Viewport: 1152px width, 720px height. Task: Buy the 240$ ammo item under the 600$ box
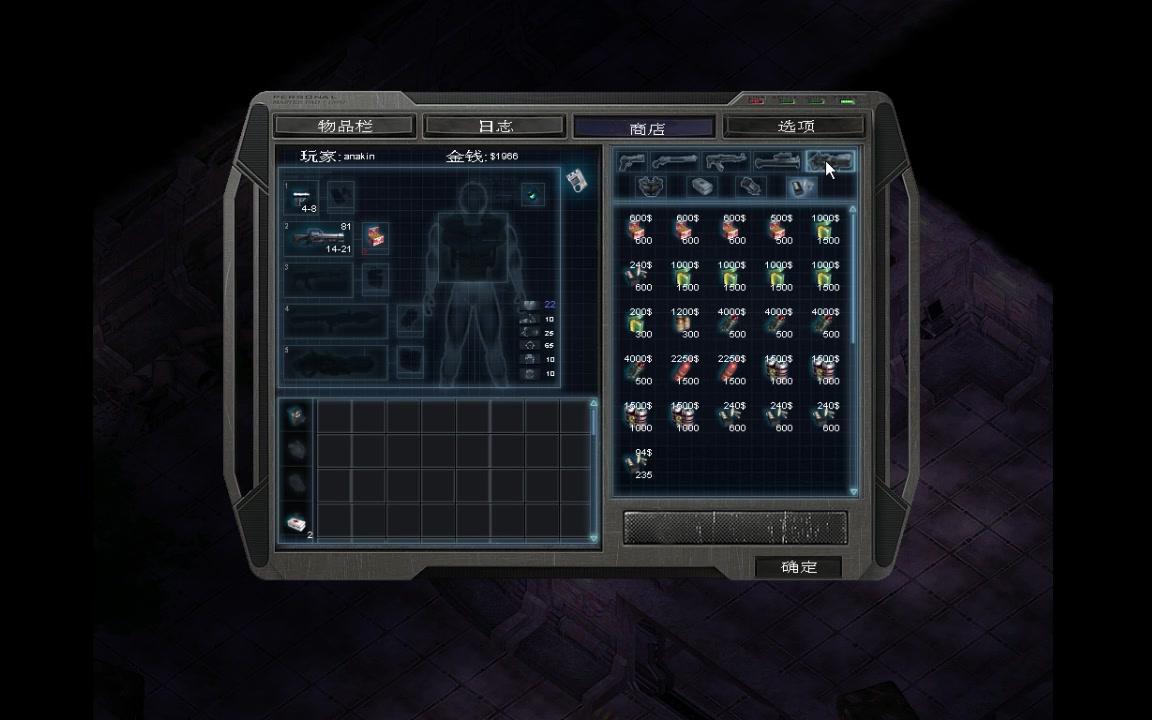640,275
